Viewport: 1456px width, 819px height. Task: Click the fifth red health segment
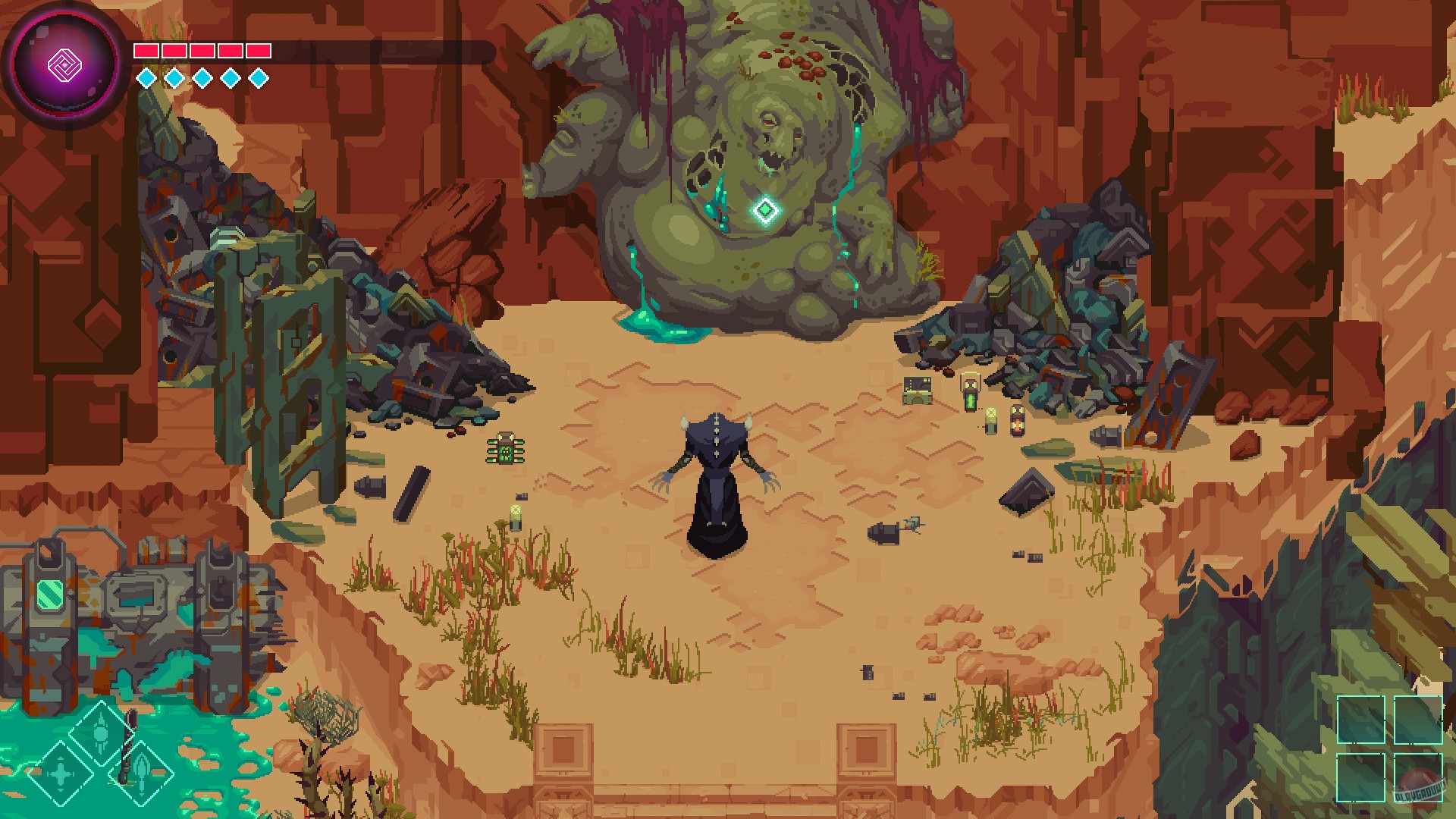coord(260,52)
